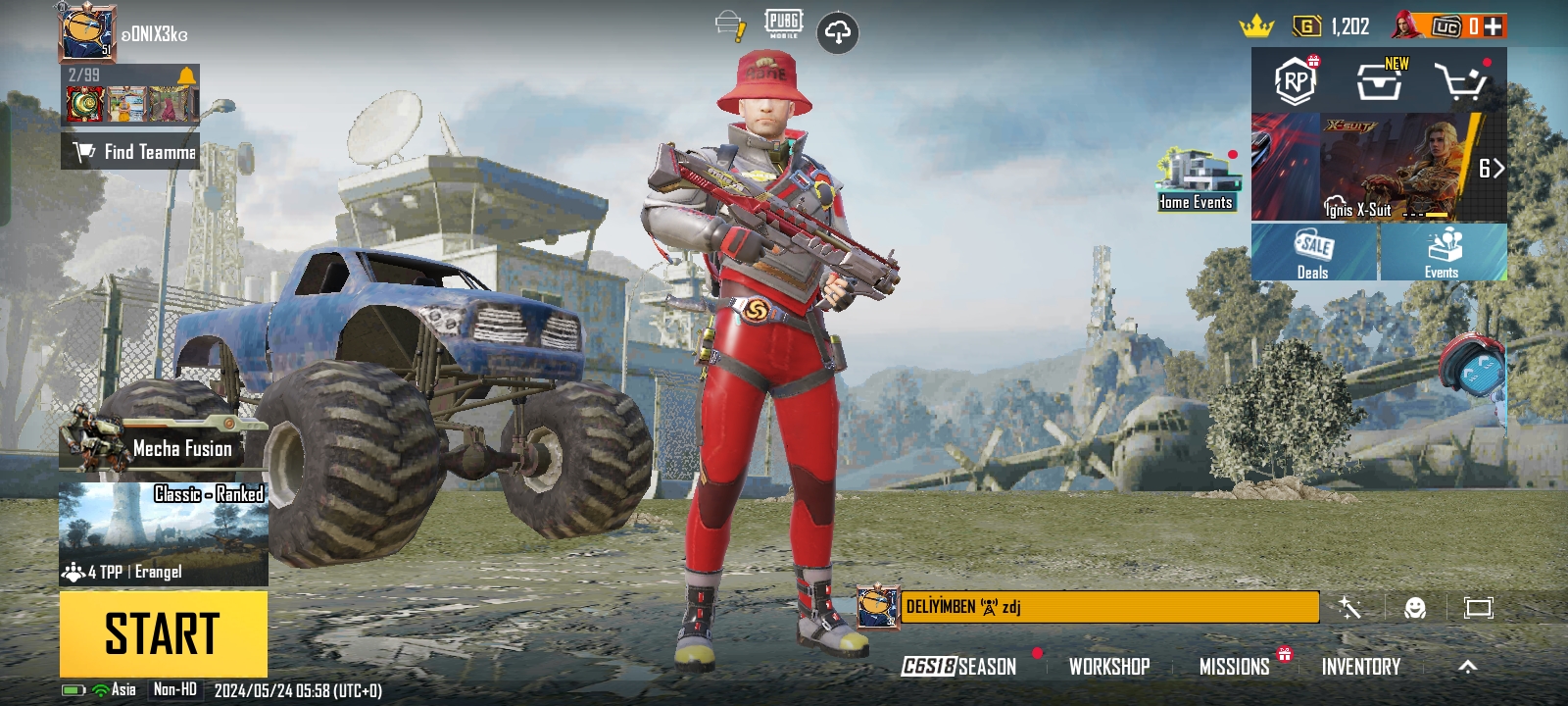Open the C6S18 Season menu
Viewport: 1568px width, 706px height.
click(x=958, y=667)
